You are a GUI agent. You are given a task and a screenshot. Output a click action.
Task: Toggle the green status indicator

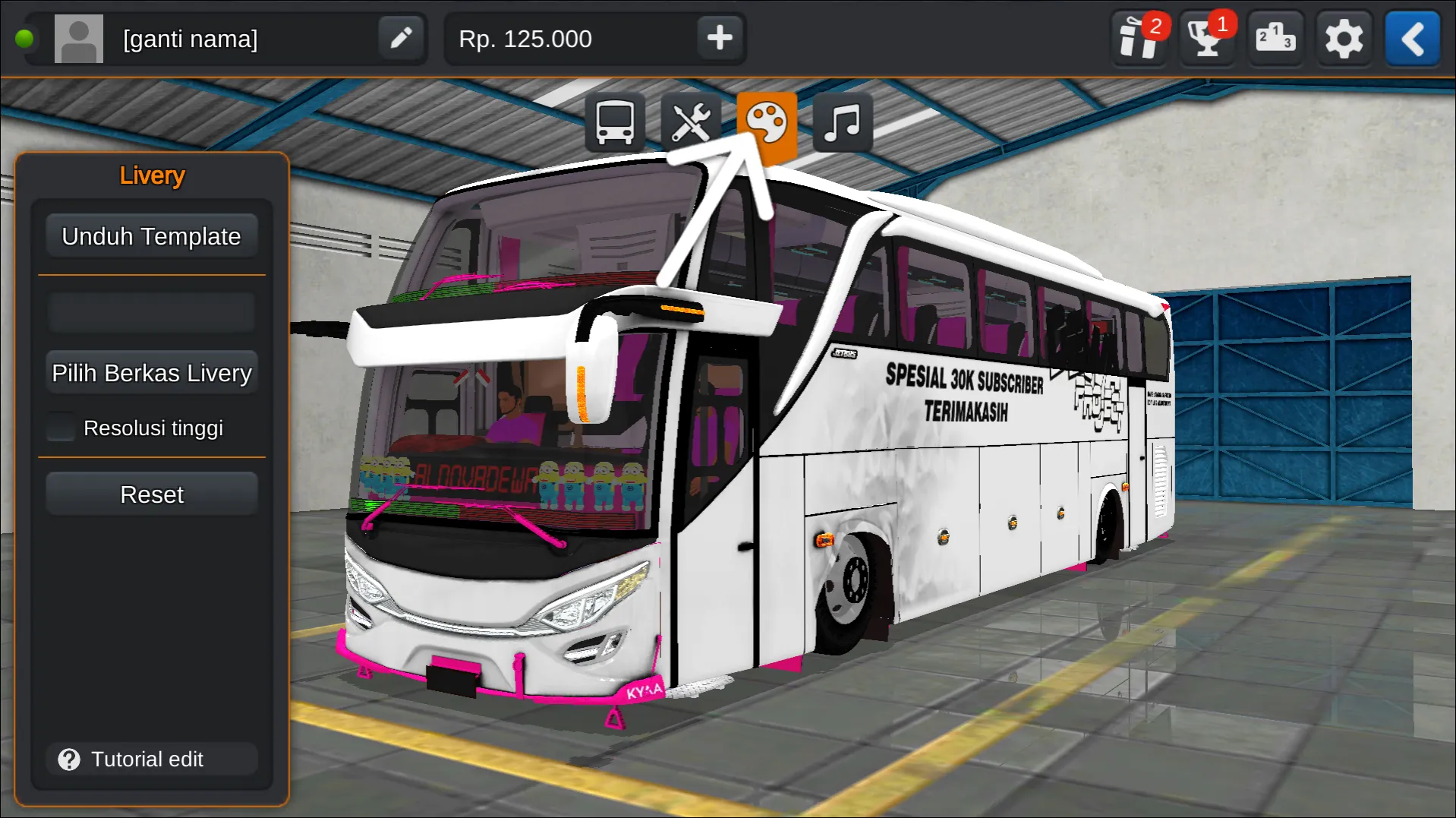click(x=26, y=38)
